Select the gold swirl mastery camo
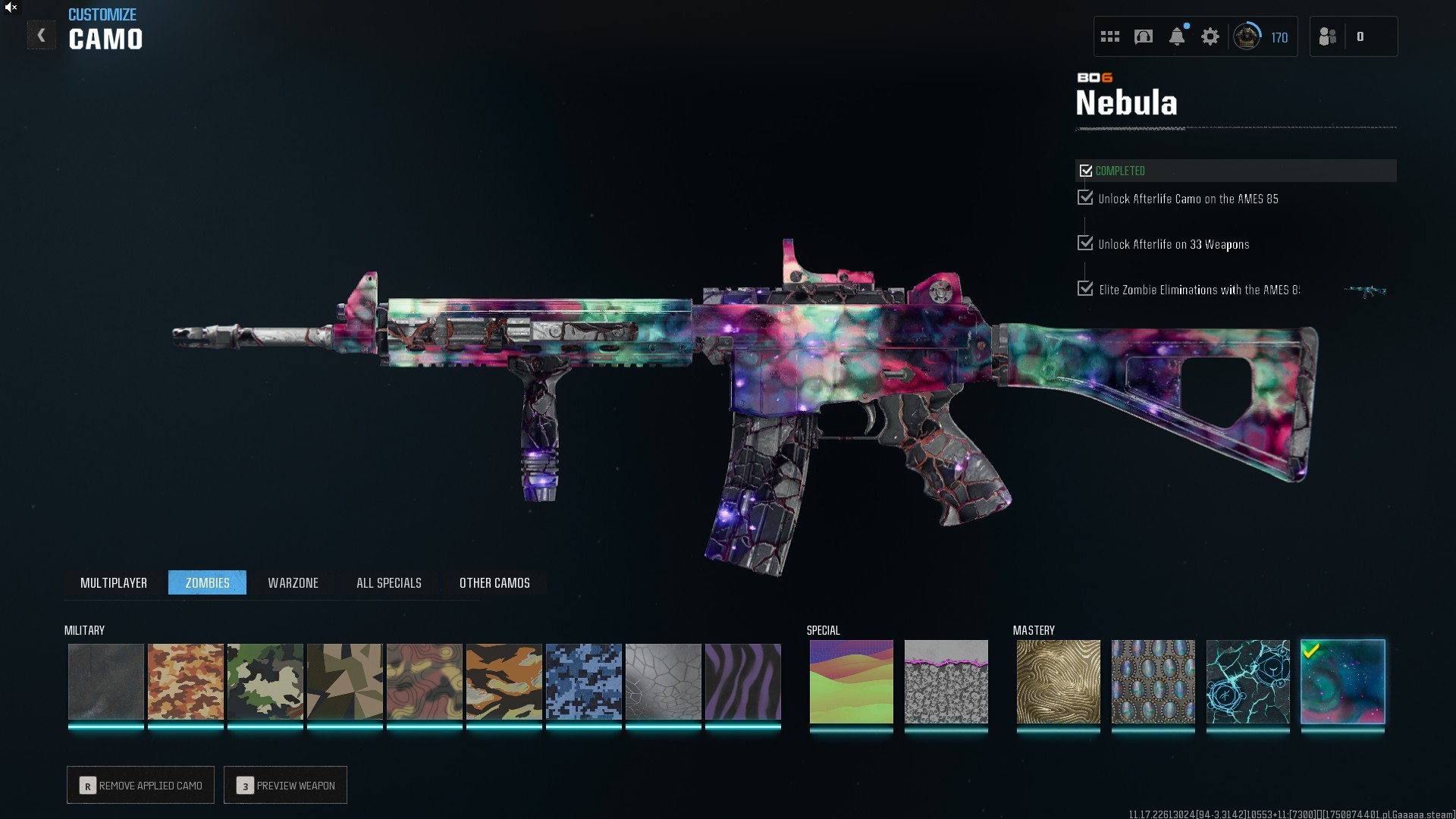Image resolution: width=1456 pixels, height=819 pixels. pos(1058,681)
